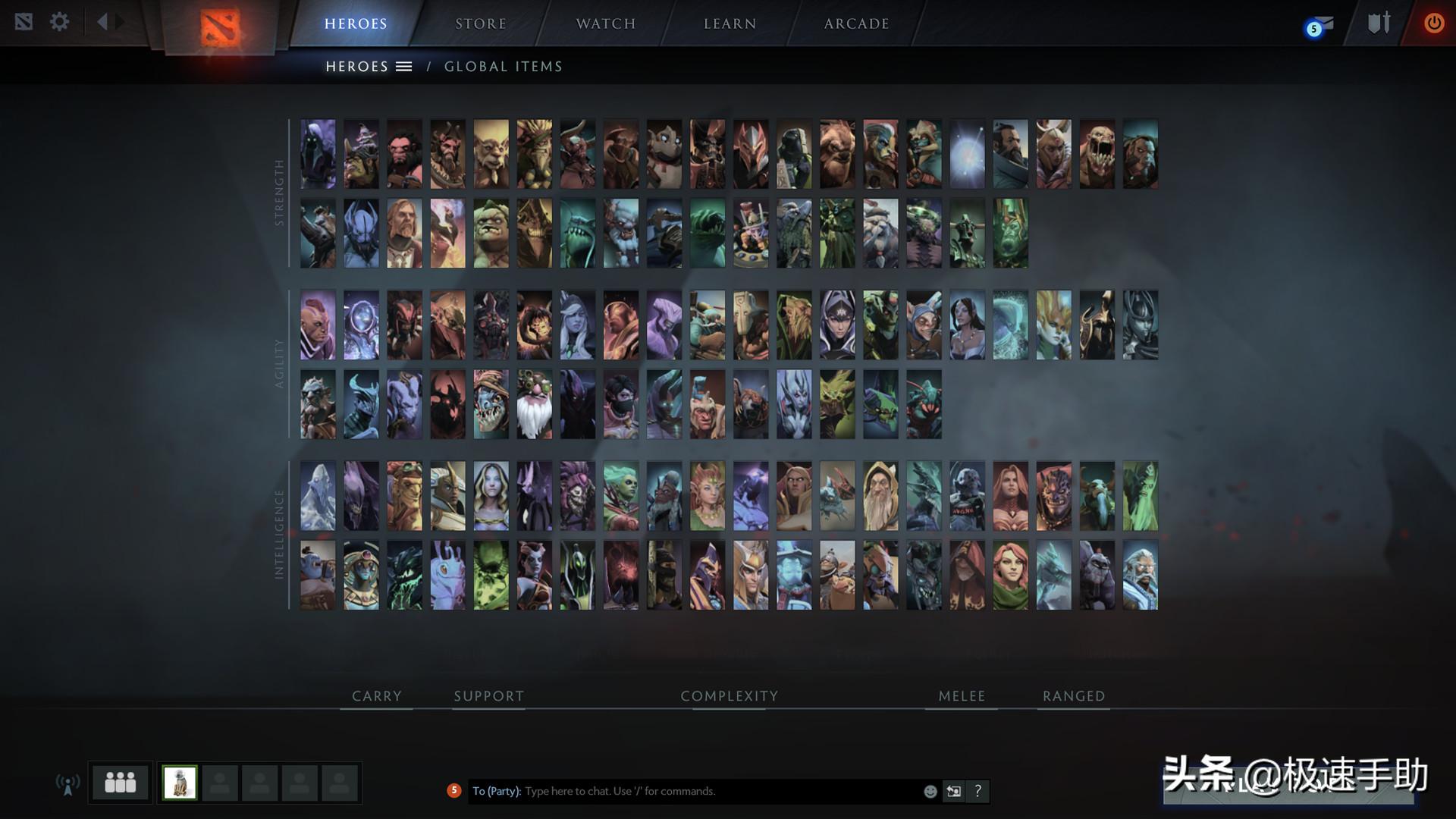Switch to the WATCH tab

point(605,23)
